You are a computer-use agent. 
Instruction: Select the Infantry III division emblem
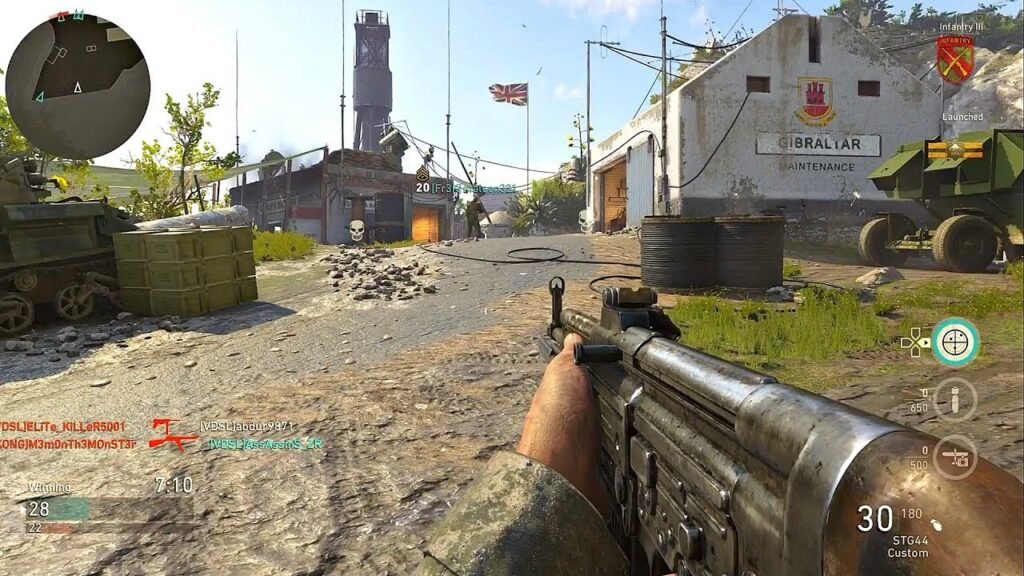click(x=955, y=59)
